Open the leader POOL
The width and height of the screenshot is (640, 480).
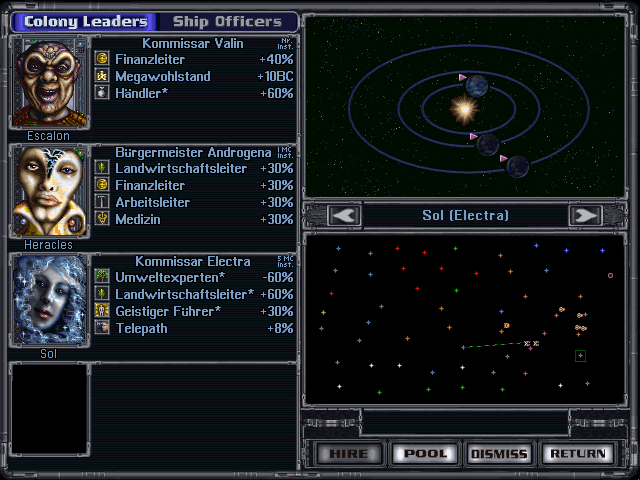pyautogui.click(x=423, y=453)
